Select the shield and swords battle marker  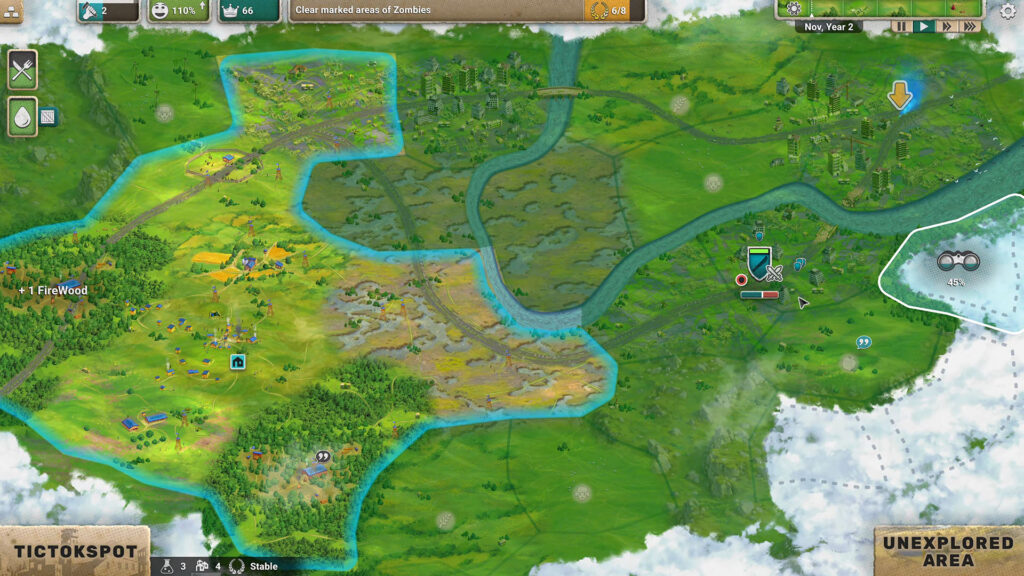(x=762, y=265)
